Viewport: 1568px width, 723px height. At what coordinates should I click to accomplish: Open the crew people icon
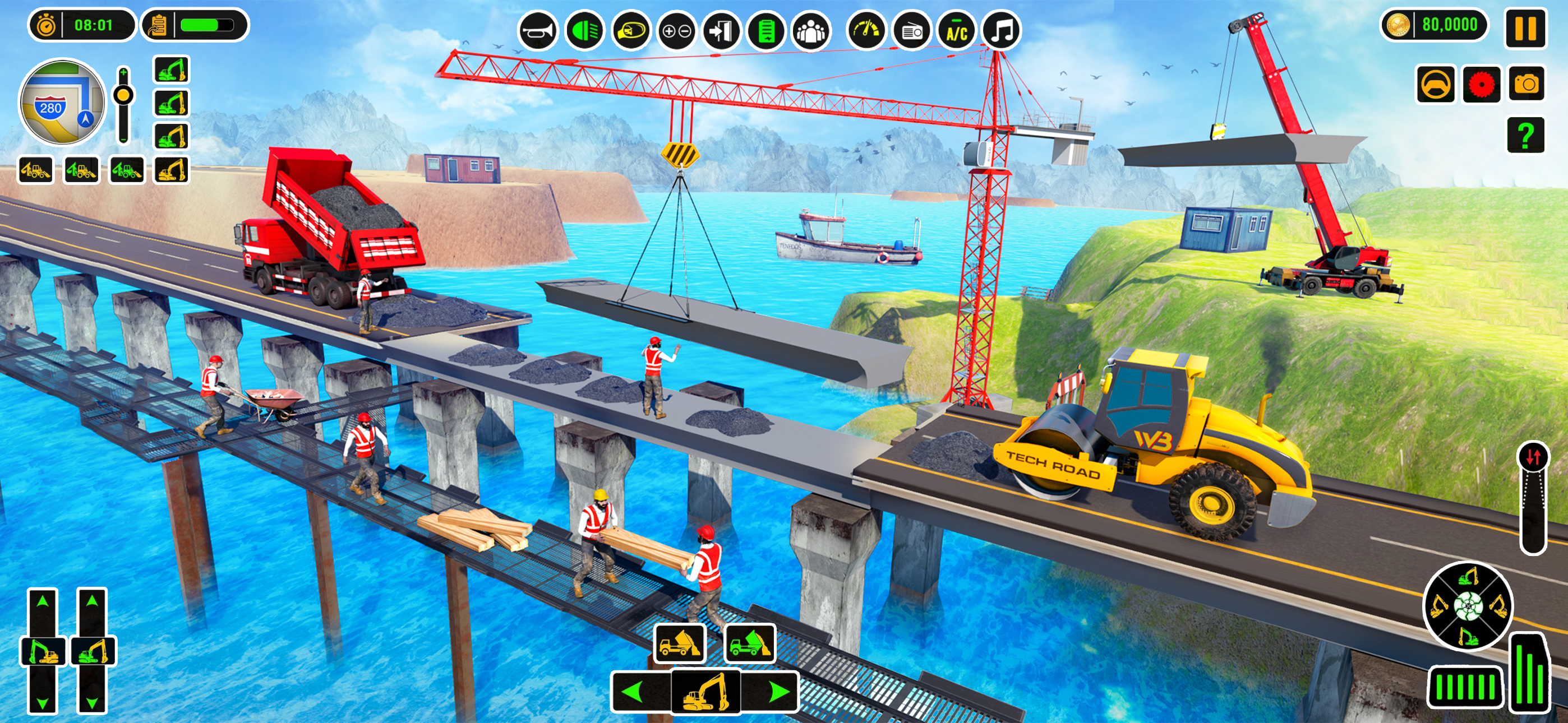tap(811, 30)
